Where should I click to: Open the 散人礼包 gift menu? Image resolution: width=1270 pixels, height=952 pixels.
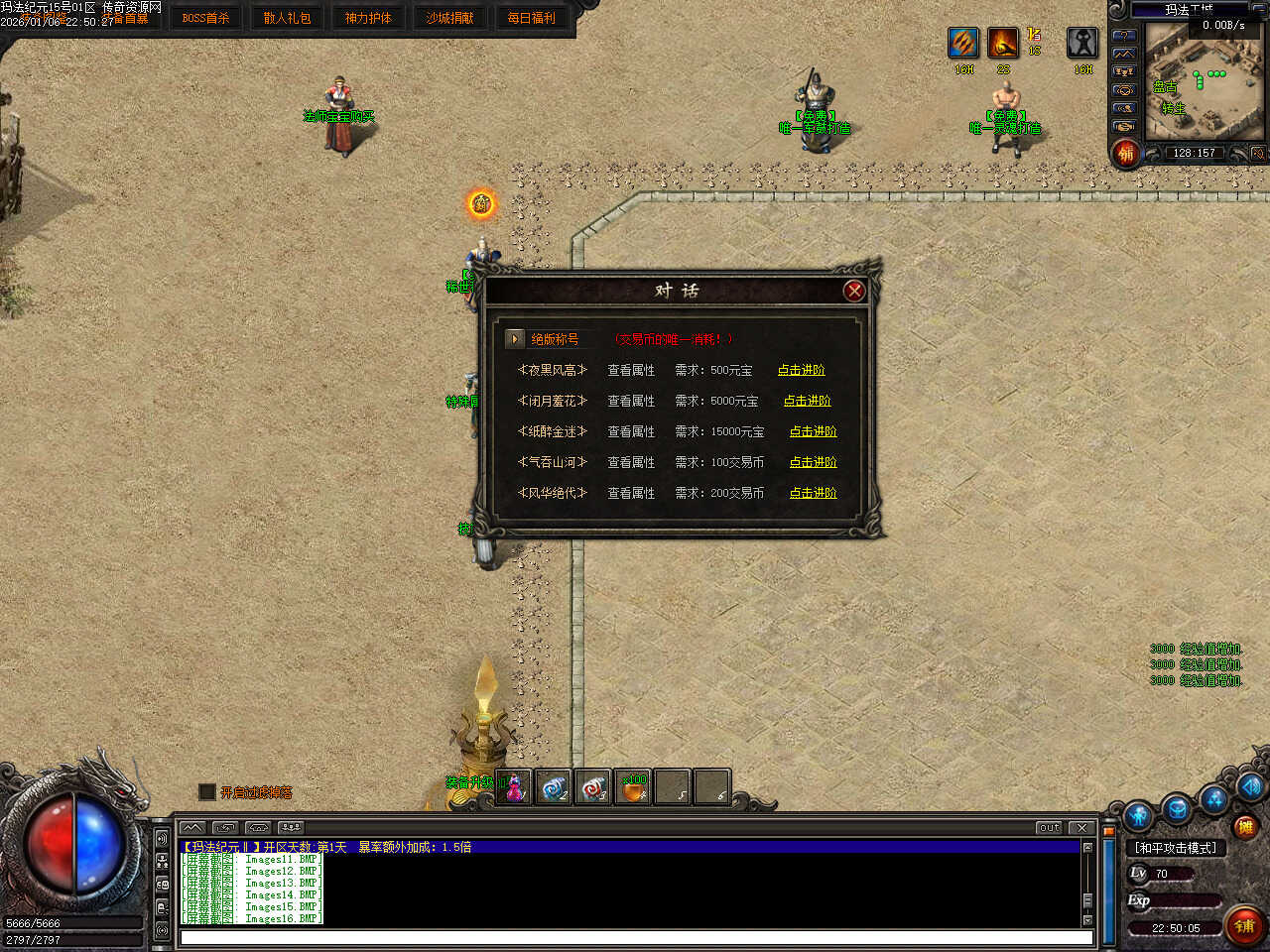(x=287, y=18)
